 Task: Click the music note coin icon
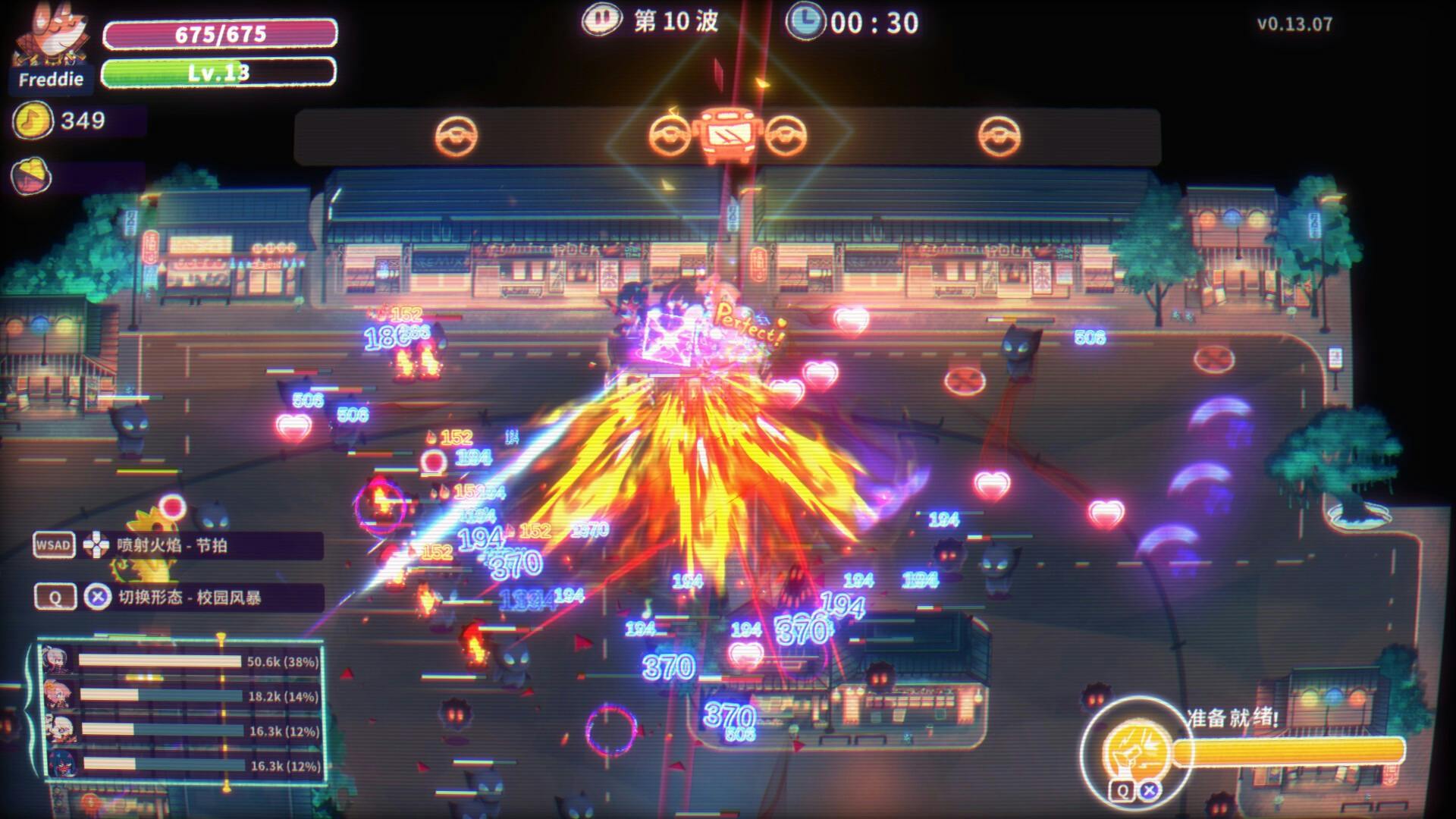pyautogui.click(x=33, y=121)
